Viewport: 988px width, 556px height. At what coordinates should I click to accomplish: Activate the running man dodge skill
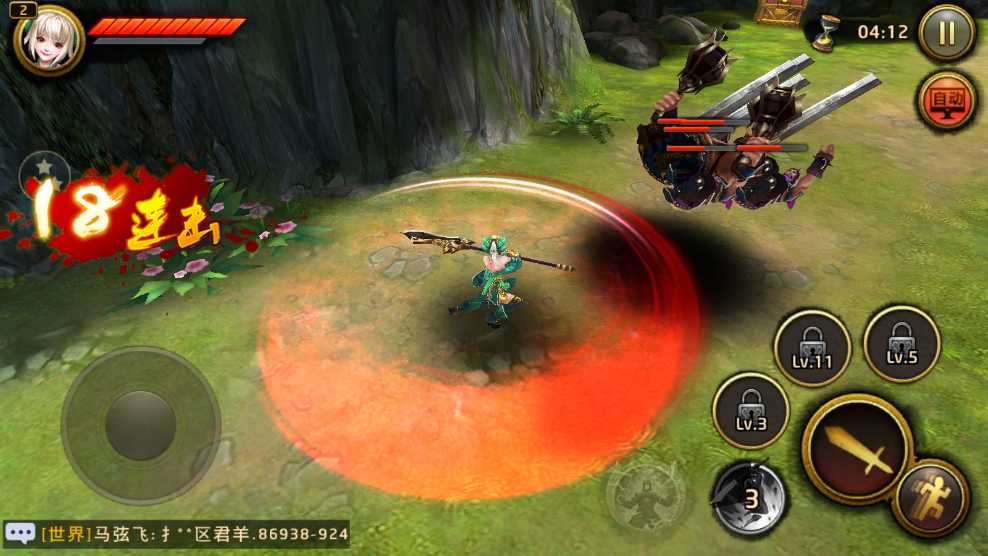point(931,497)
